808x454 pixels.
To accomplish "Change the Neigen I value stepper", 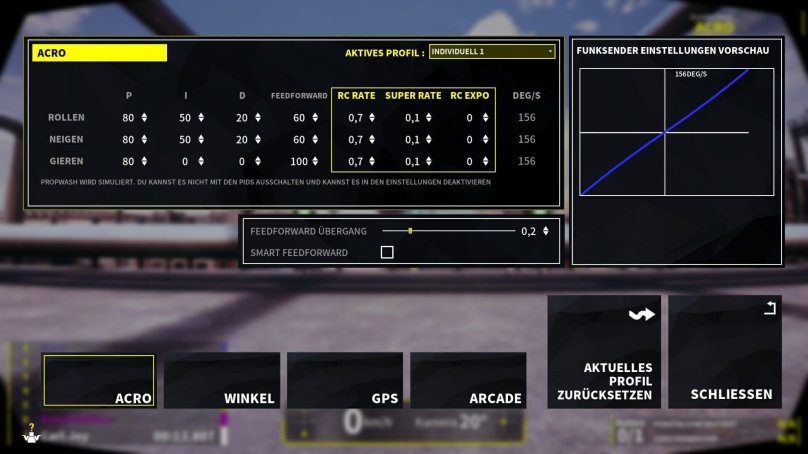I will point(201,139).
